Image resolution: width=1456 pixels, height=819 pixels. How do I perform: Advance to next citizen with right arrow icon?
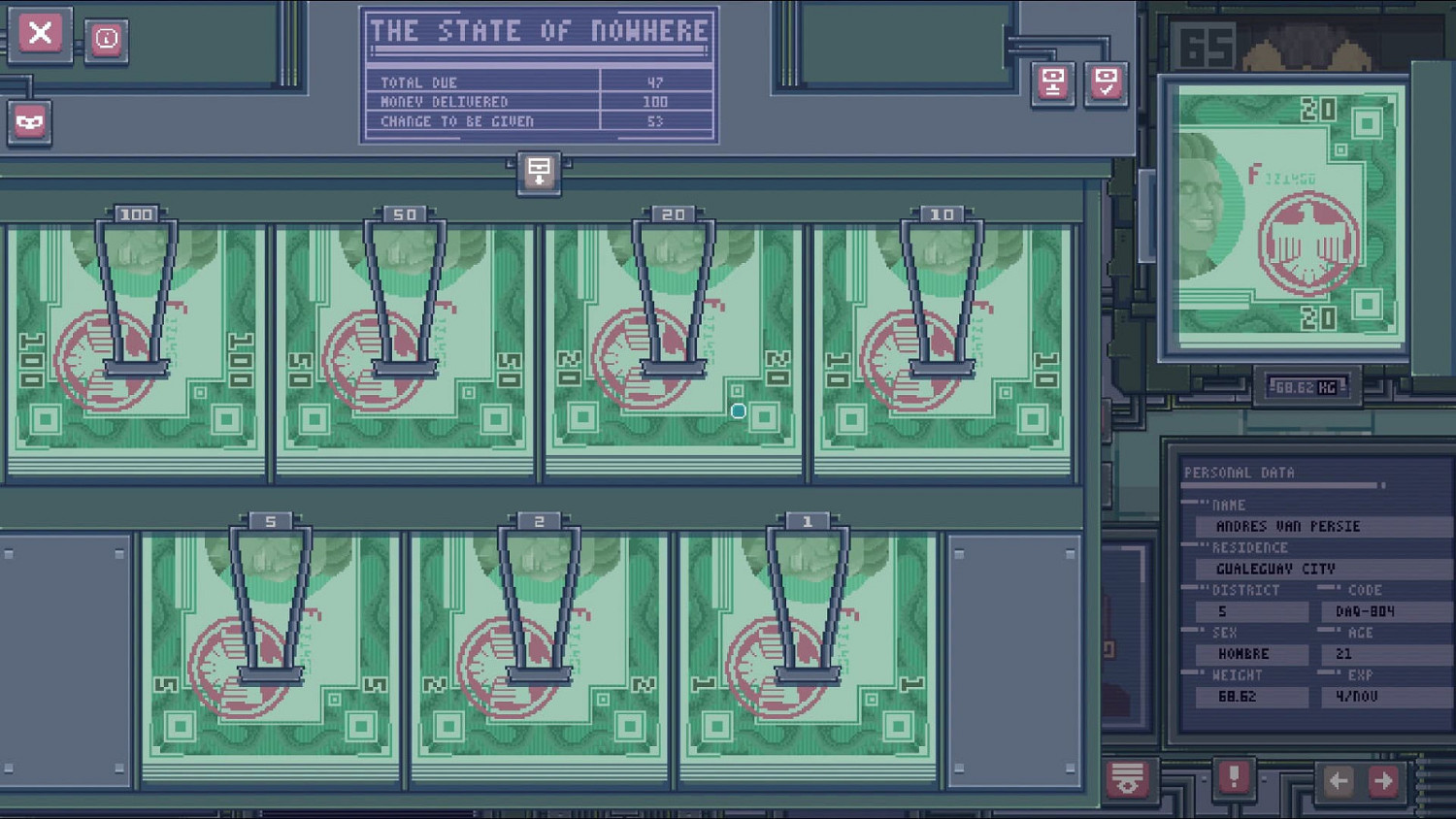(1382, 780)
